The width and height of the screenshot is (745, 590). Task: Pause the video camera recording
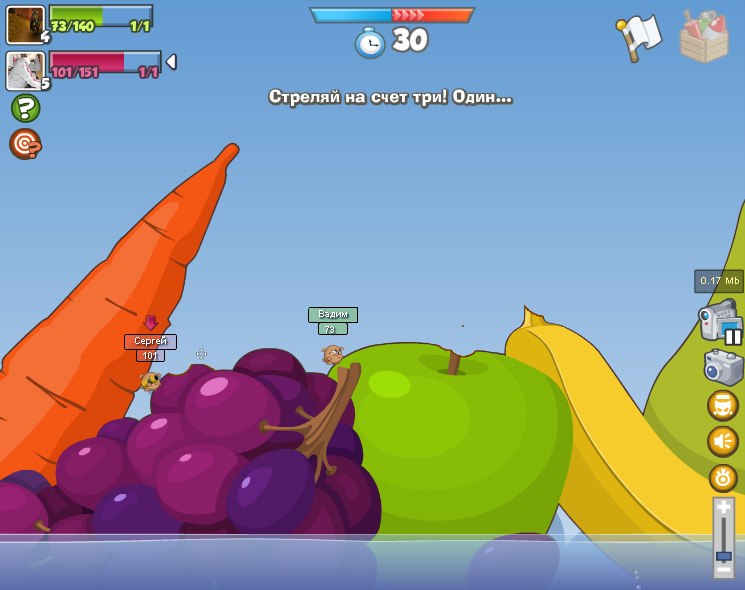tap(733, 337)
